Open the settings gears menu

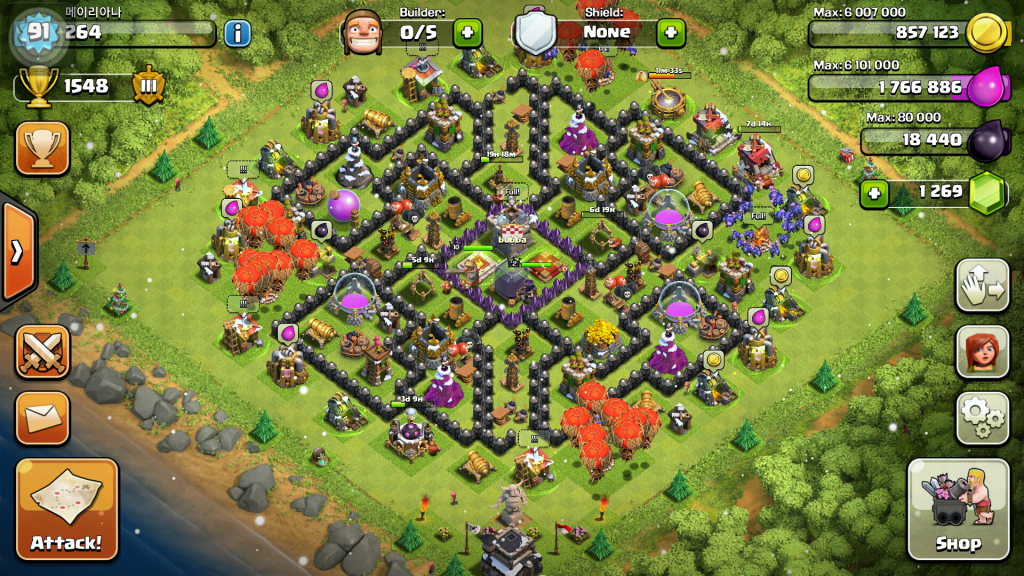(982, 418)
